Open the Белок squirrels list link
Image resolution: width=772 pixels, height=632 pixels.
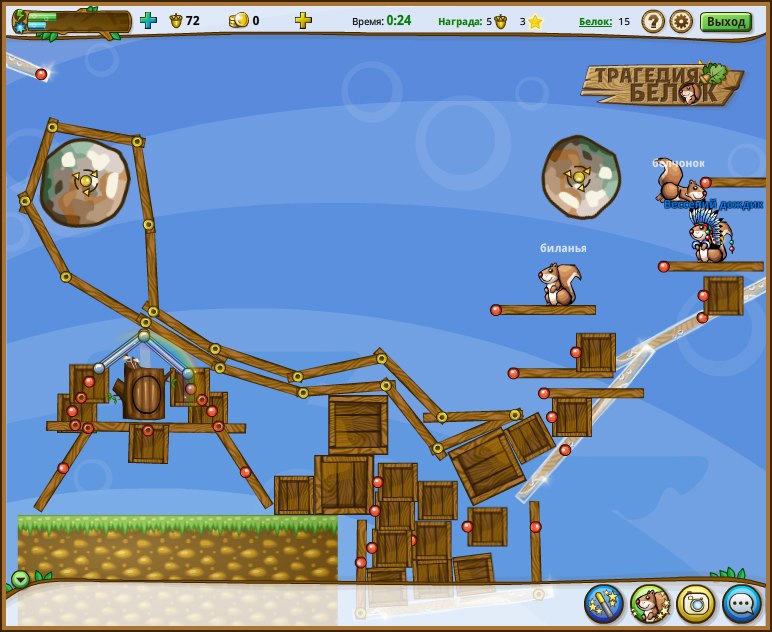click(x=594, y=21)
